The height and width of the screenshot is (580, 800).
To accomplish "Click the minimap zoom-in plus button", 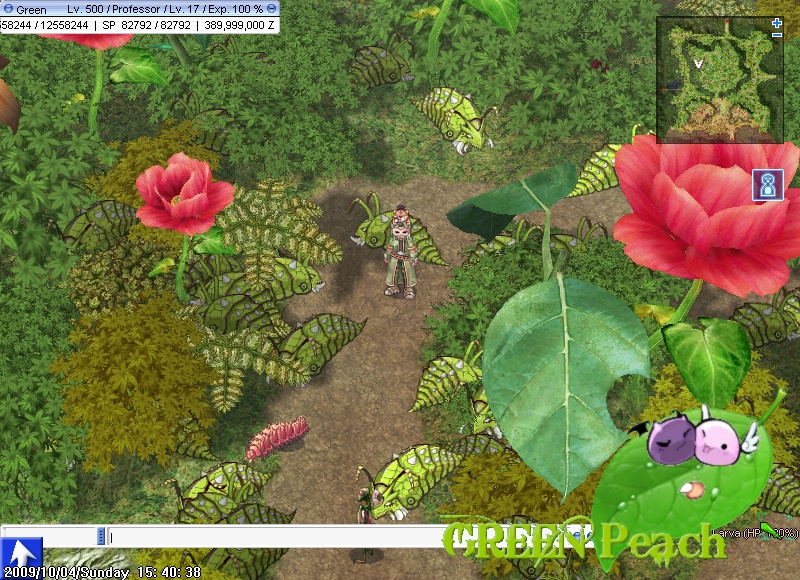I will [777, 22].
